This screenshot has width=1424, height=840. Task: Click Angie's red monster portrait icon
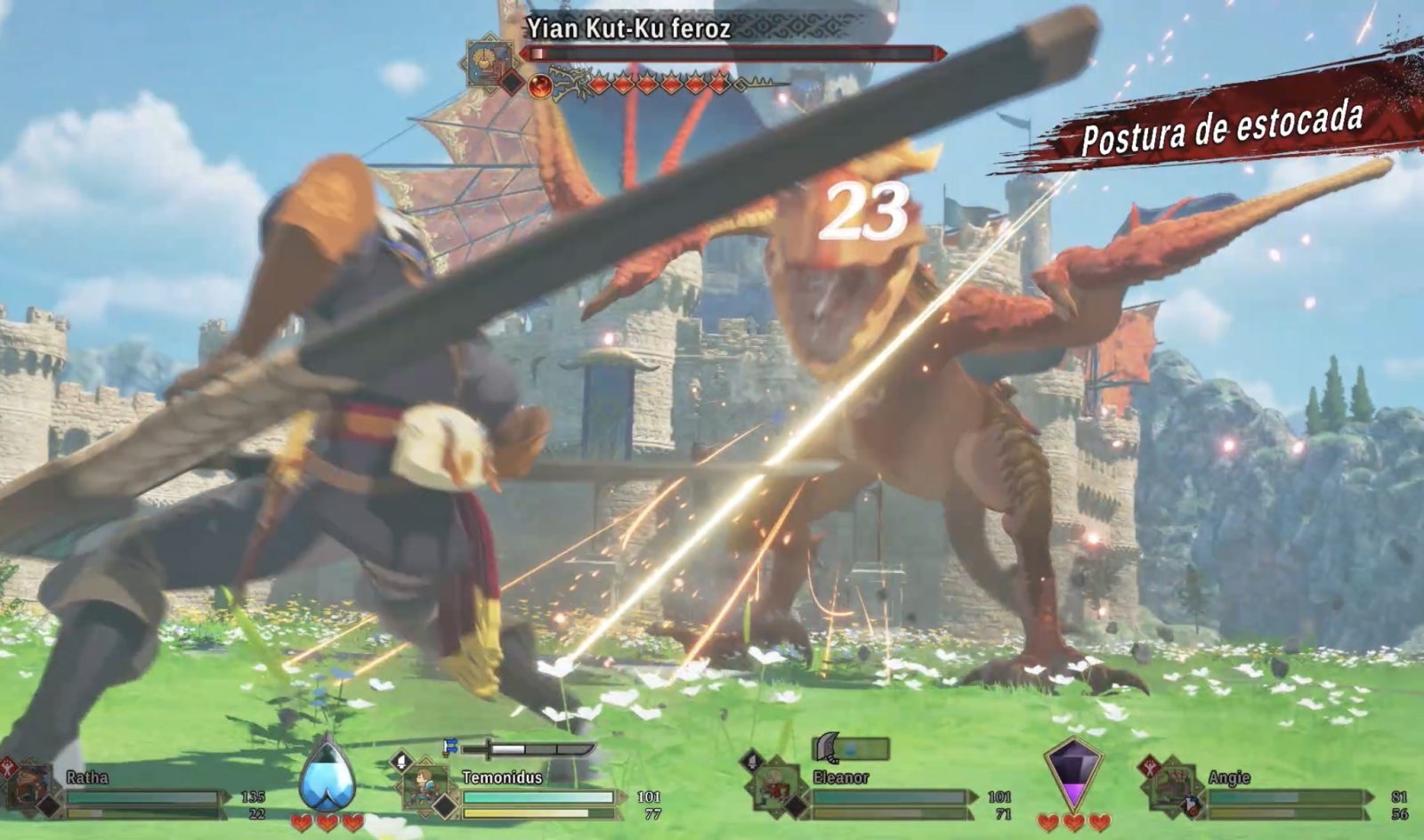click(x=1150, y=767)
